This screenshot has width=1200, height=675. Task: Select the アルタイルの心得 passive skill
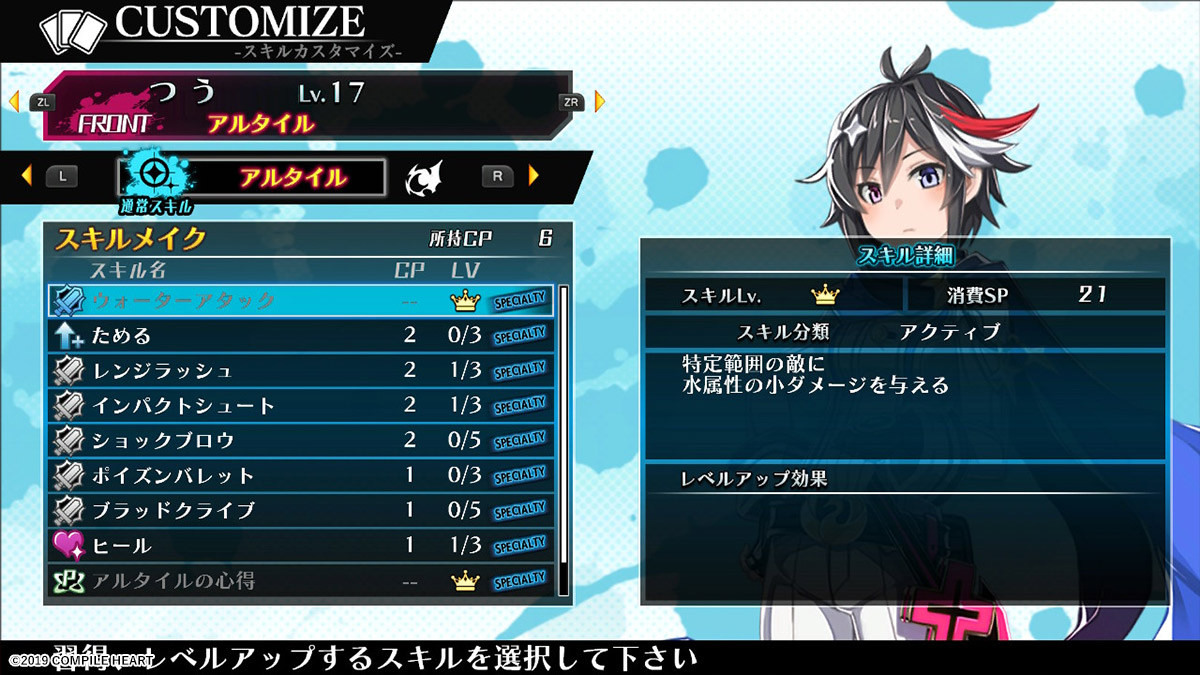300,580
